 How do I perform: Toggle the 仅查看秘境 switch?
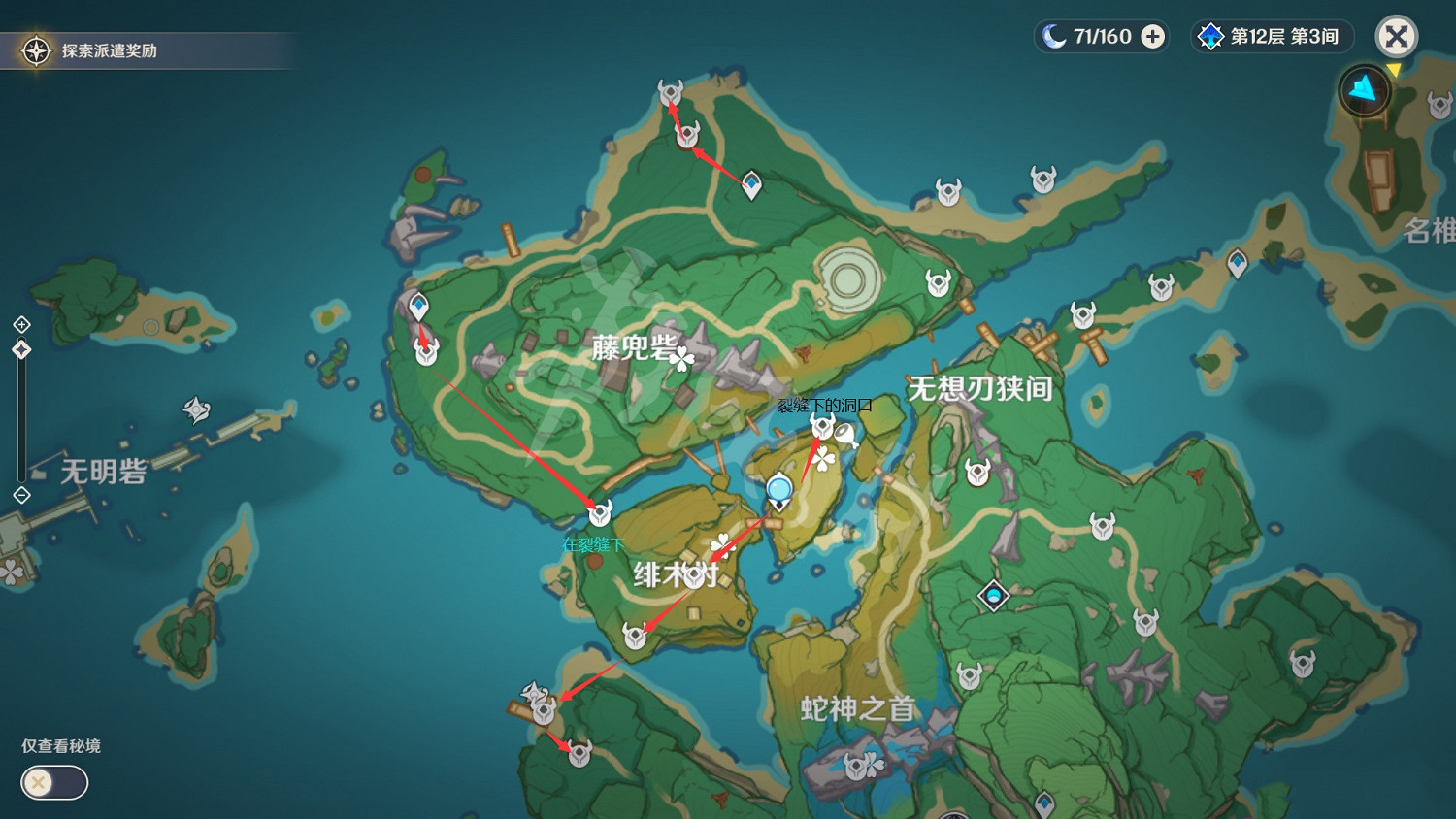[x=53, y=782]
